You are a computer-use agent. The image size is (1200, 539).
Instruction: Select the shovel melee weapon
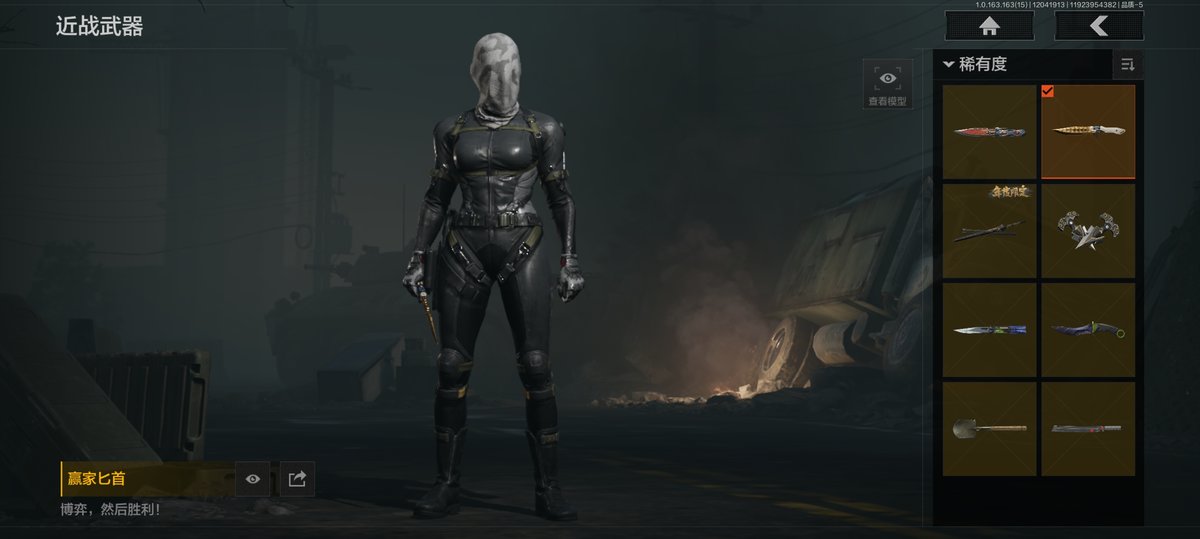click(989, 429)
